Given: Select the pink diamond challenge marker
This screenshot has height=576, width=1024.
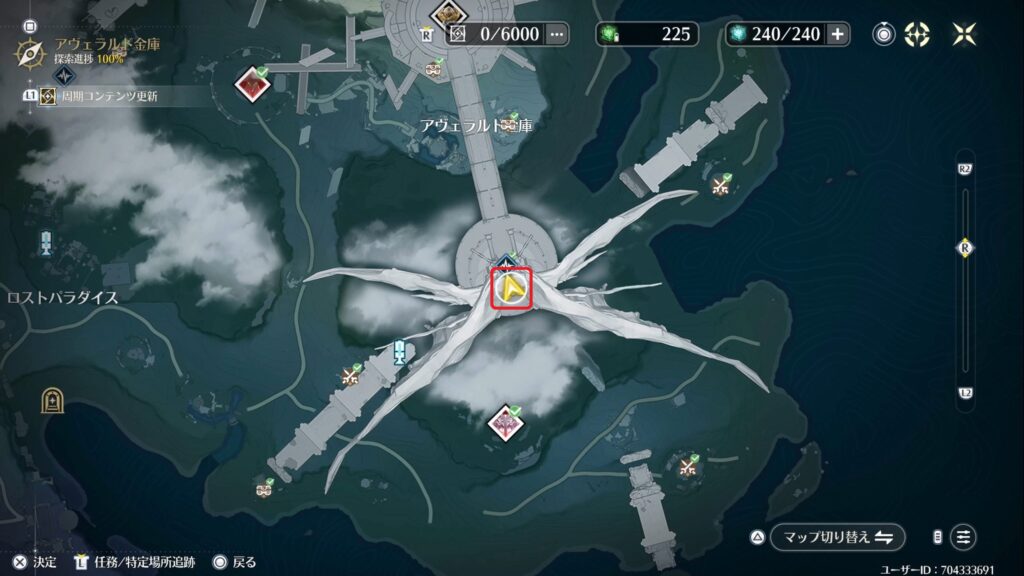Looking at the screenshot, I should pos(505,422).
